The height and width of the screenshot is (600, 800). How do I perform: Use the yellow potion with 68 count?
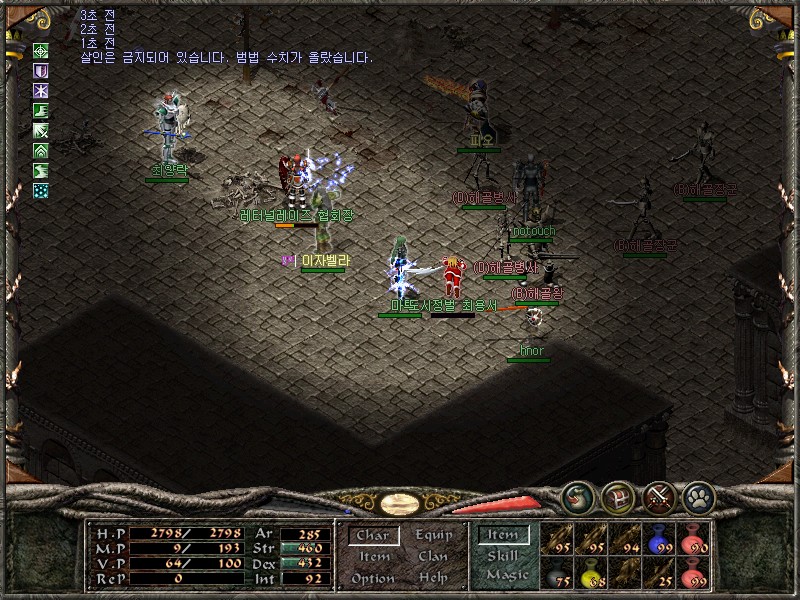(x=590, y=573)
